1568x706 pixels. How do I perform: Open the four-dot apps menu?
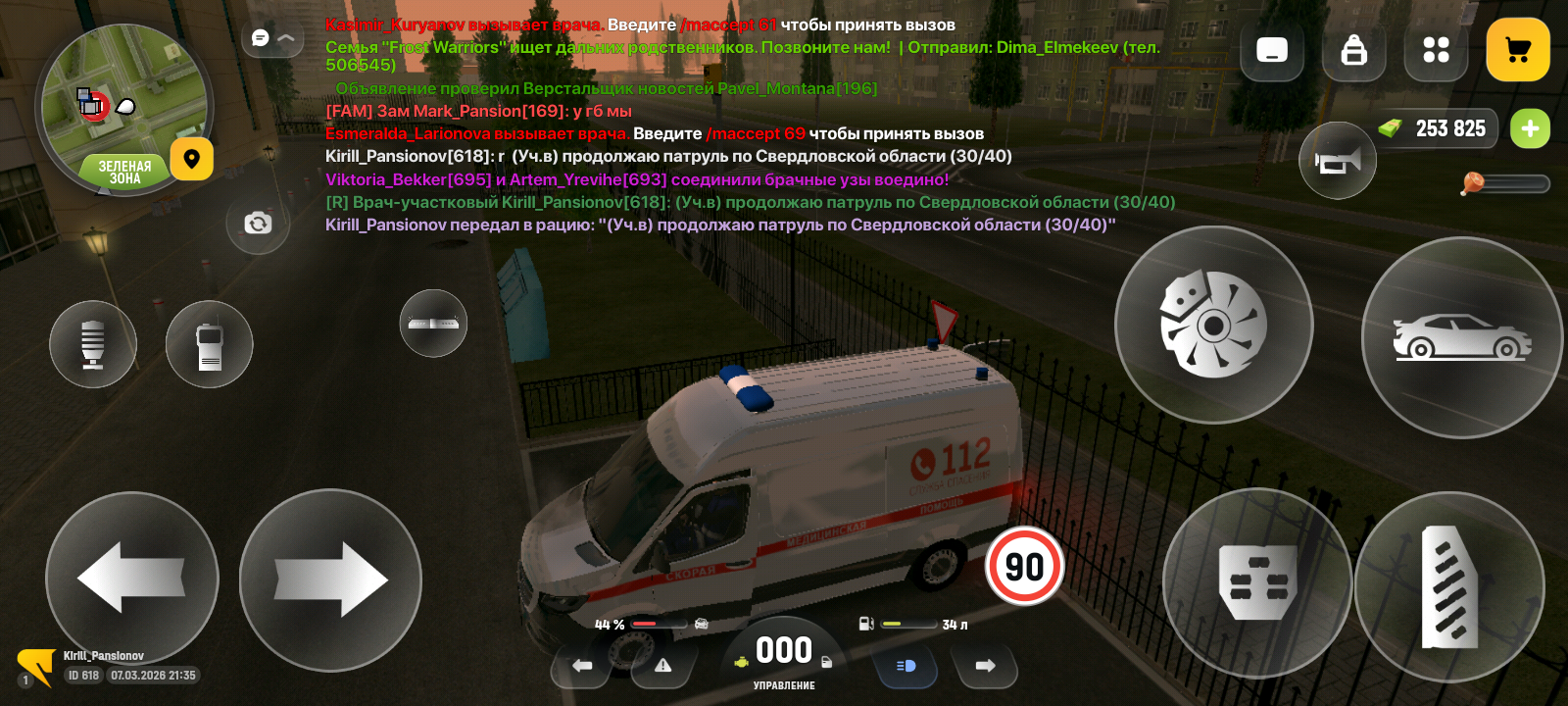pos(1436,51)
